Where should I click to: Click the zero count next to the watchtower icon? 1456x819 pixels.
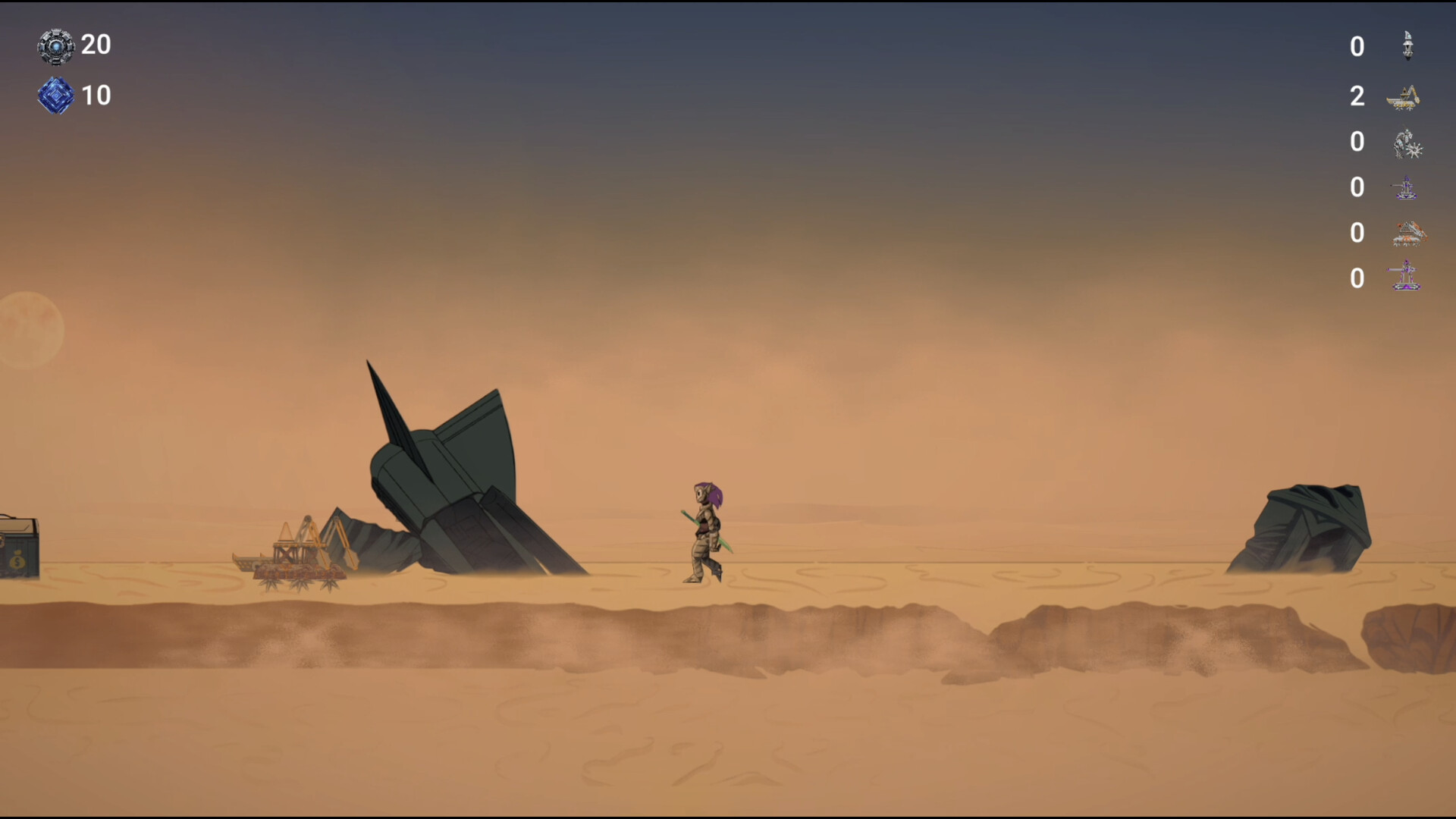point(1357,46)
